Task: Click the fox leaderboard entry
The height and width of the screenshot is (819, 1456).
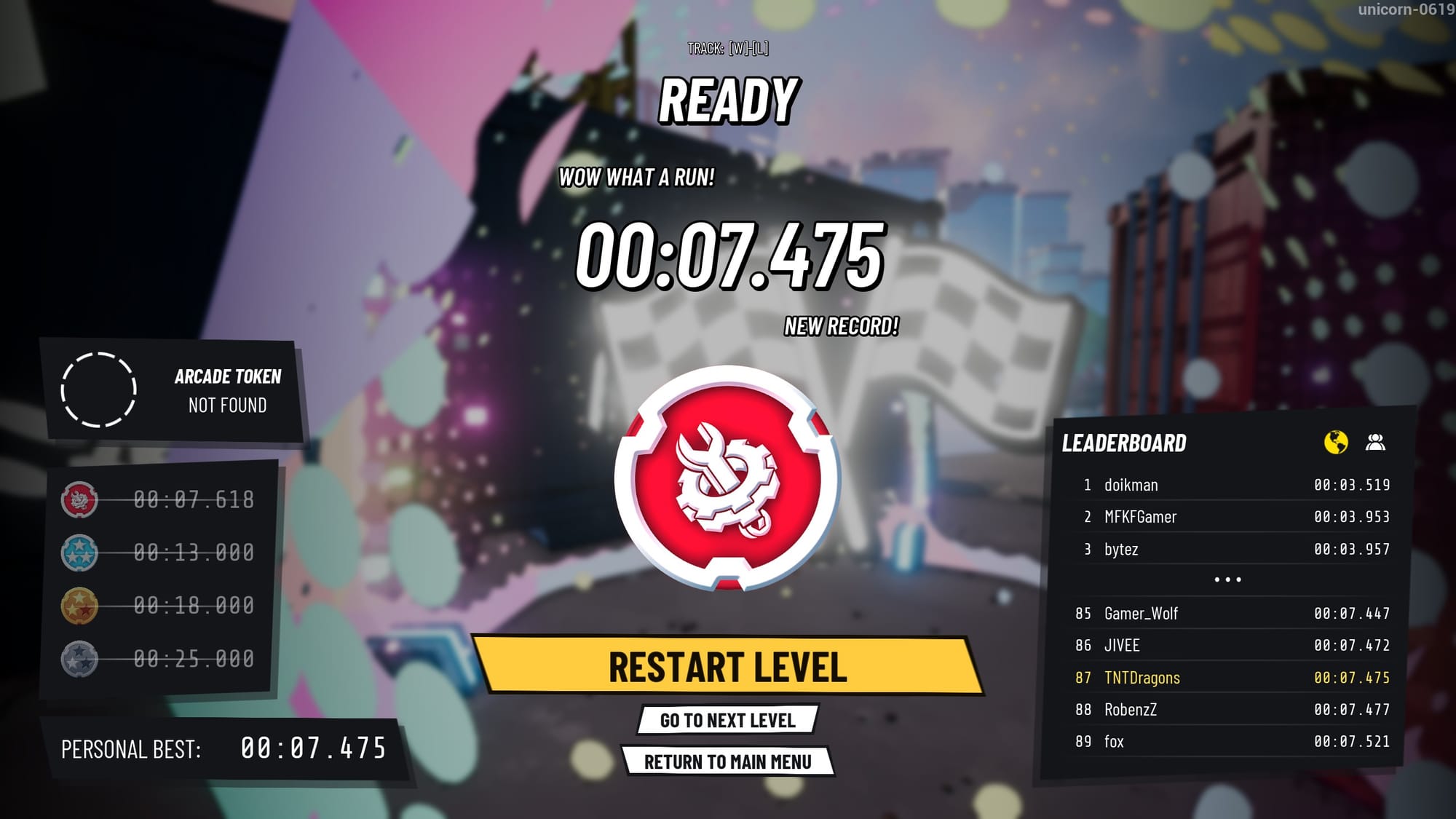Action: pyautogui.click(x=1232, y=742)
